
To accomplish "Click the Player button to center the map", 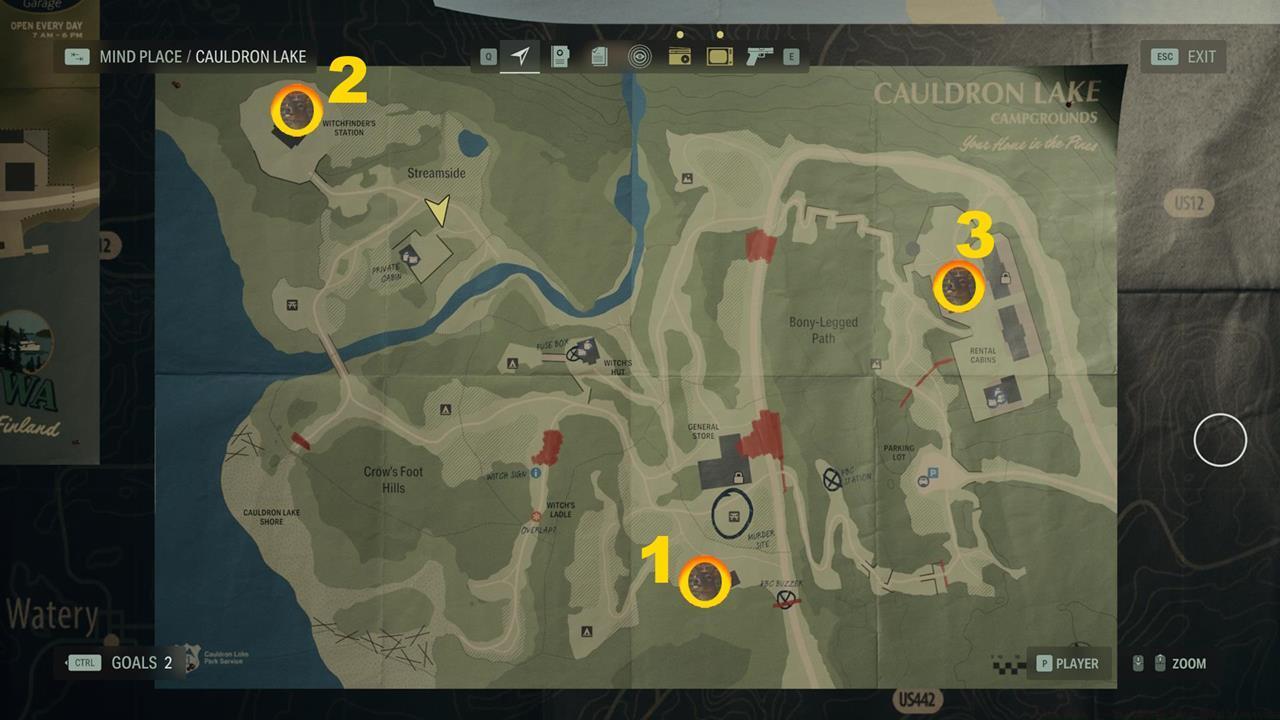I will (1067, 663).
